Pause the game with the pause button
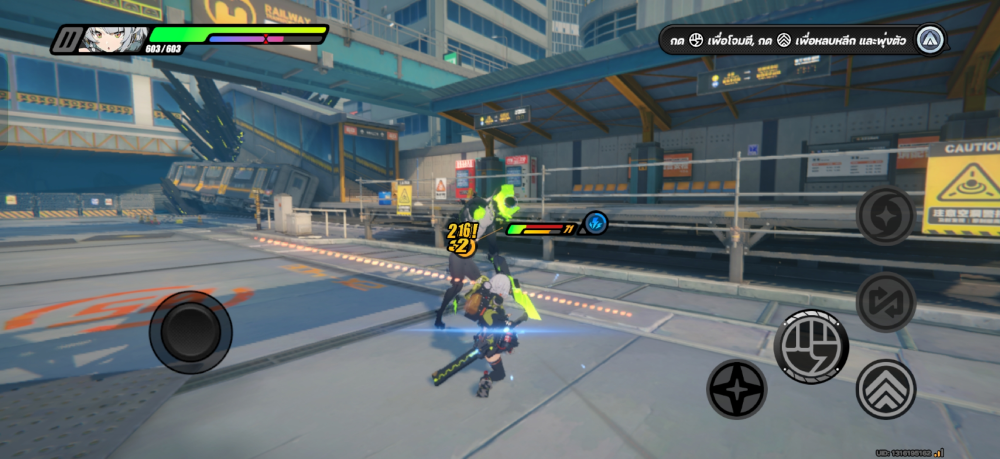This screenshot has width=1000, height=459. tap(69, 40)
